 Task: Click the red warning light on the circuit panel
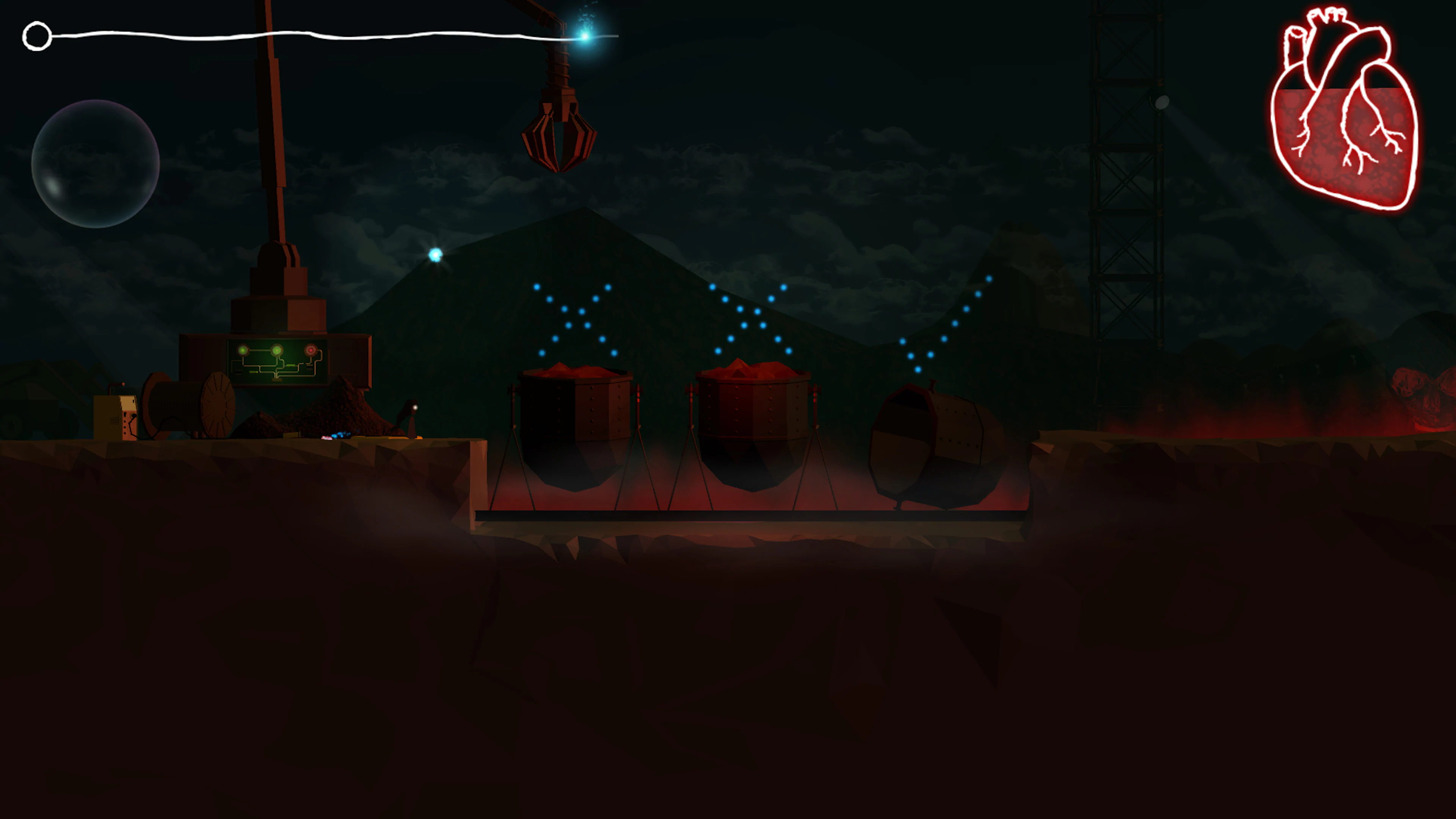tap(311, 350)
